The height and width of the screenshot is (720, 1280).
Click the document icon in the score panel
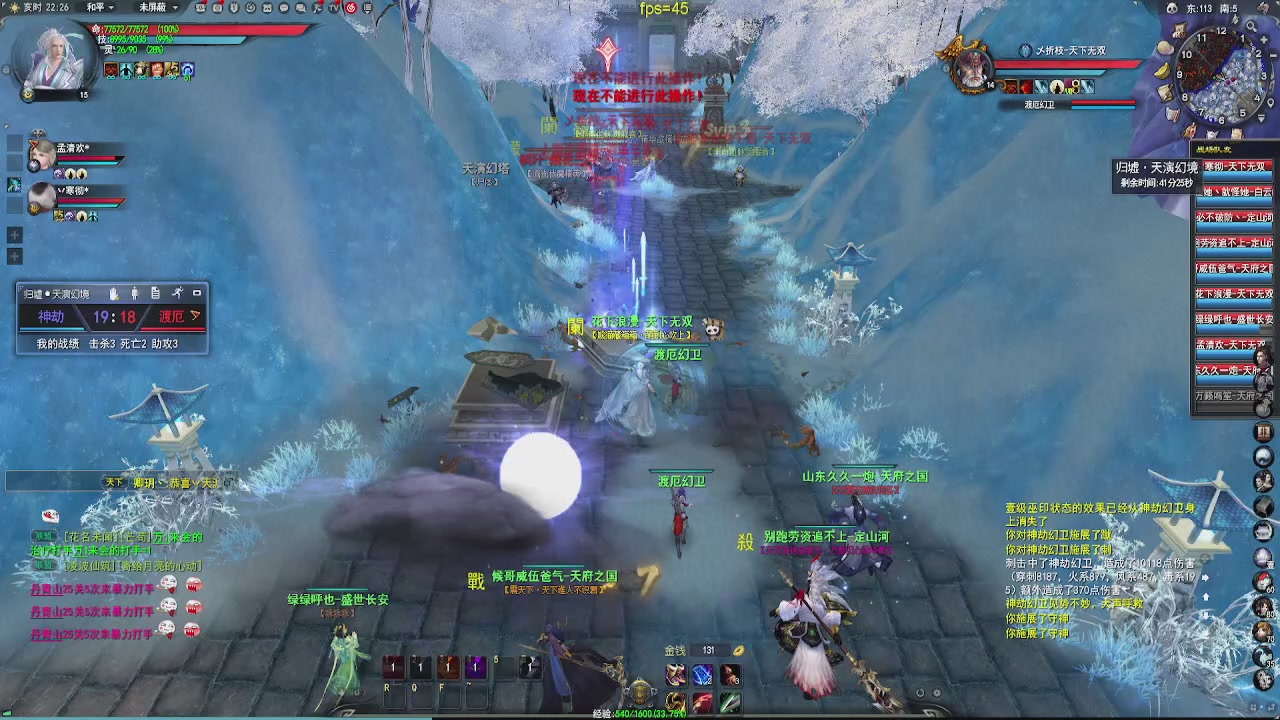pos(155,293)
